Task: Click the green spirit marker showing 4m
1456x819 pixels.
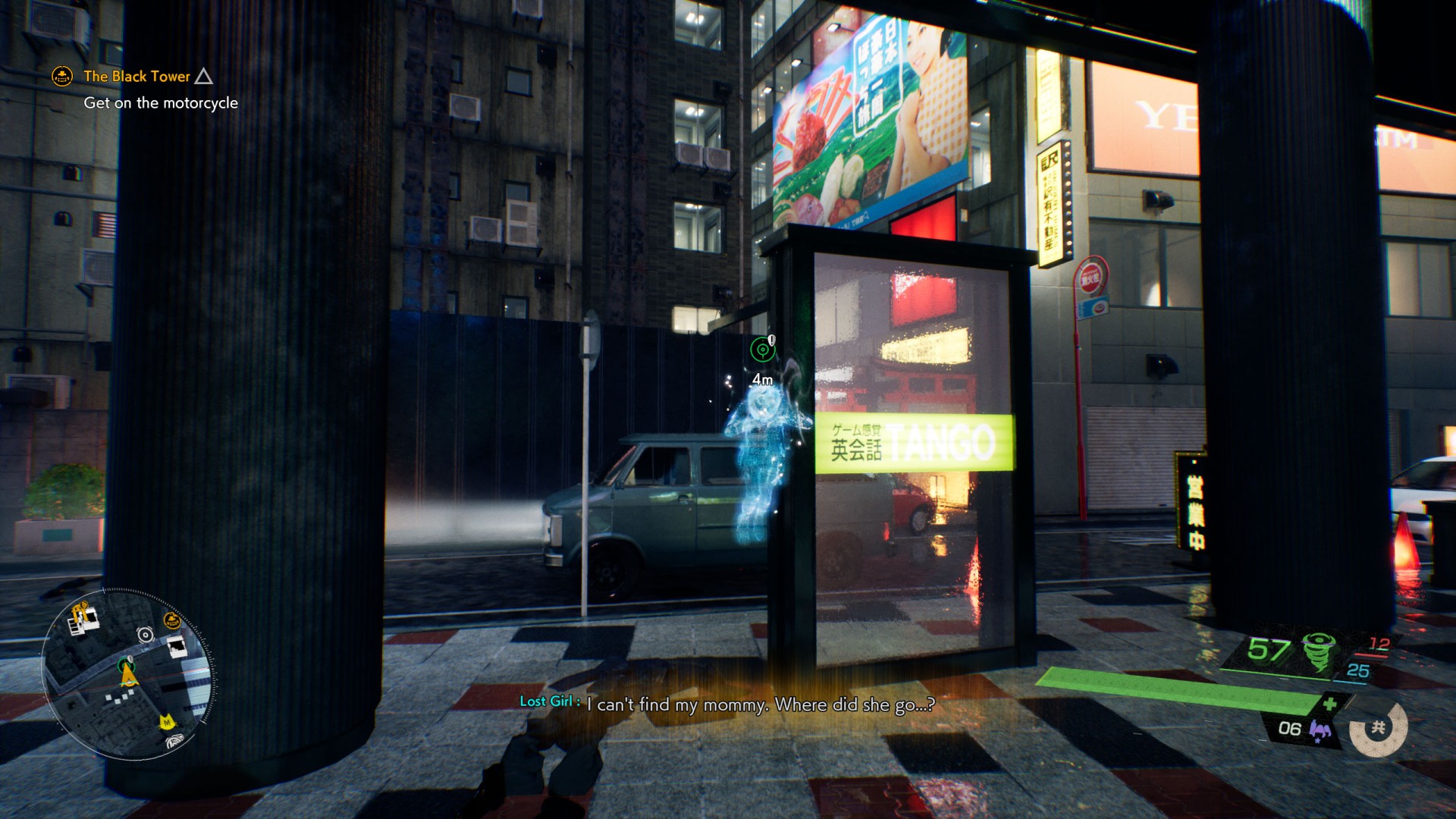Action: pyautogui.click(x=762, y=350)
